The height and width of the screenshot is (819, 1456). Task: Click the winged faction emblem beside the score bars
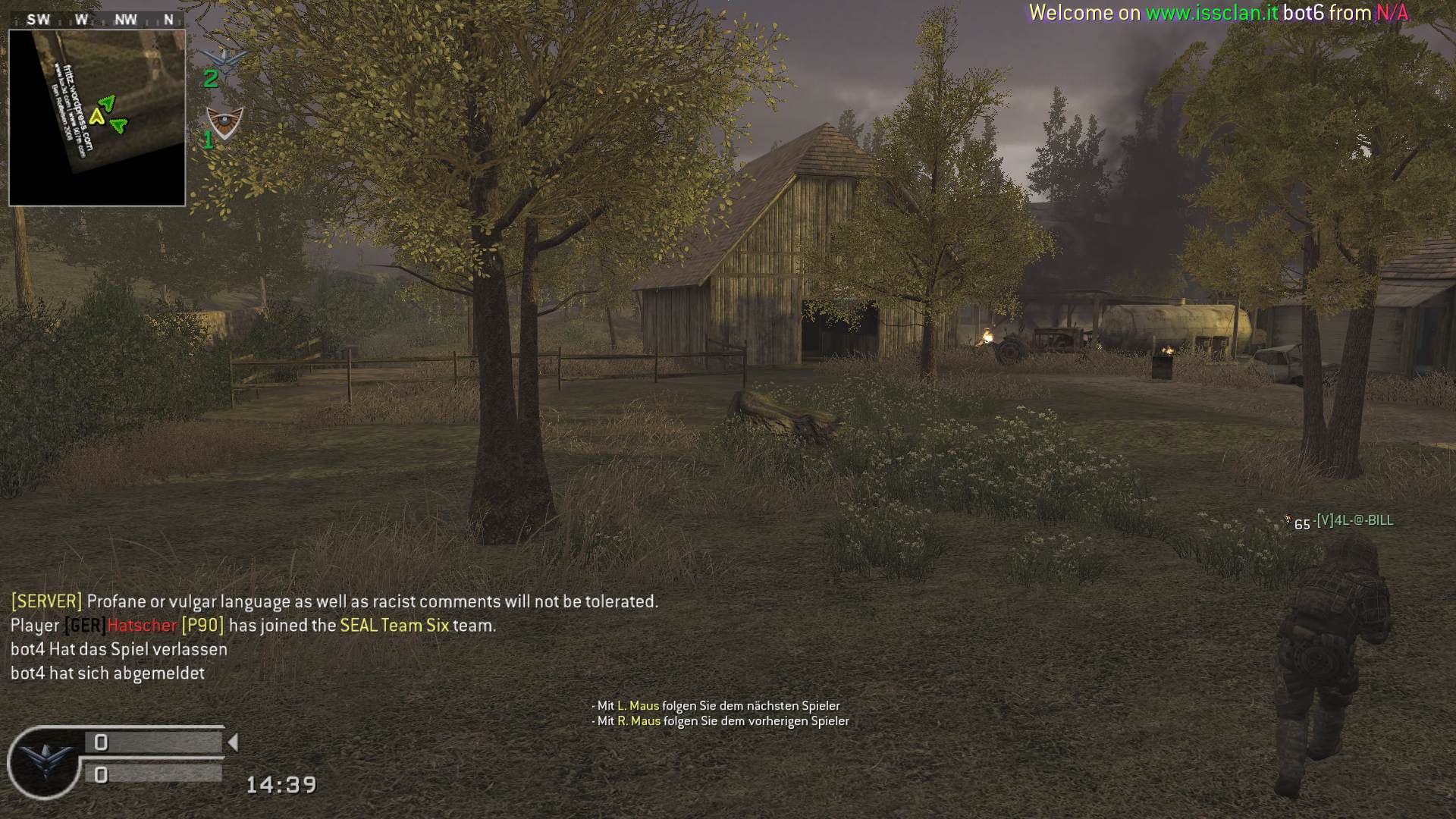(44, 761)
